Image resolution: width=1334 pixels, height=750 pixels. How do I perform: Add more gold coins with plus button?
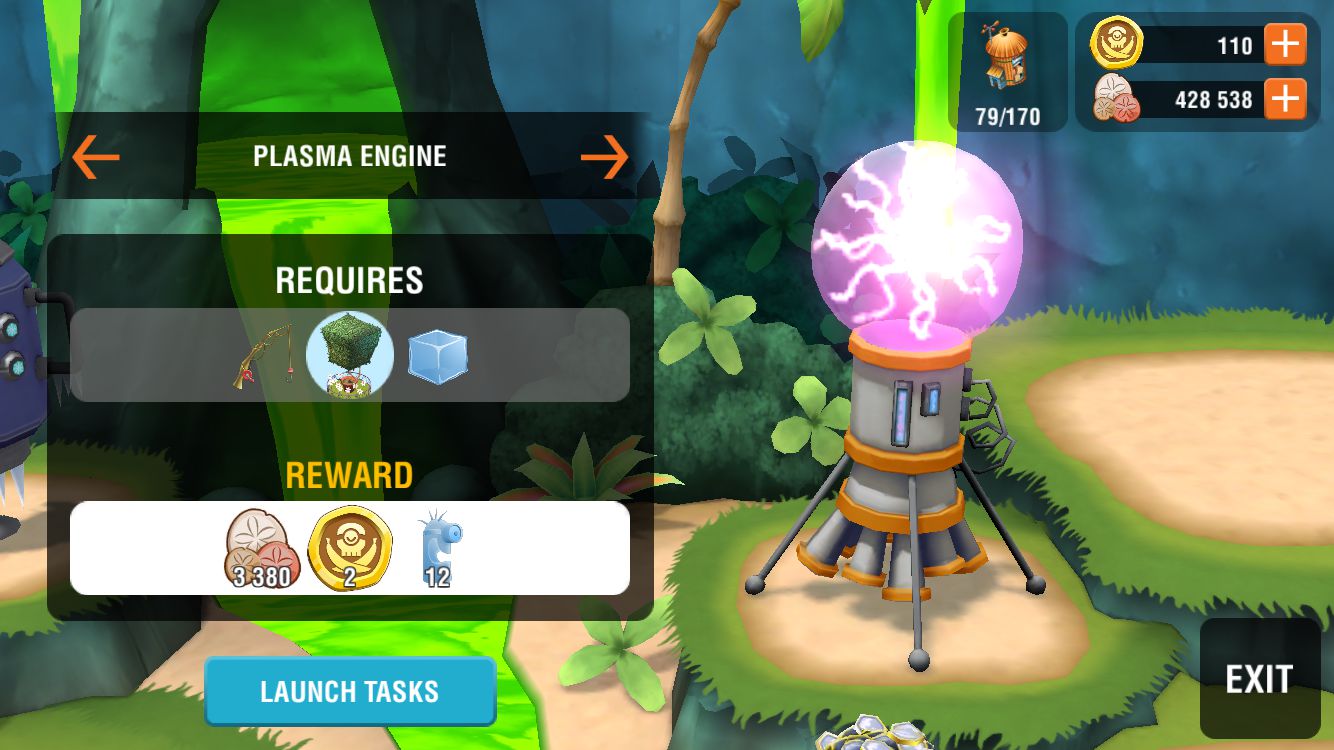point(1285,46)
